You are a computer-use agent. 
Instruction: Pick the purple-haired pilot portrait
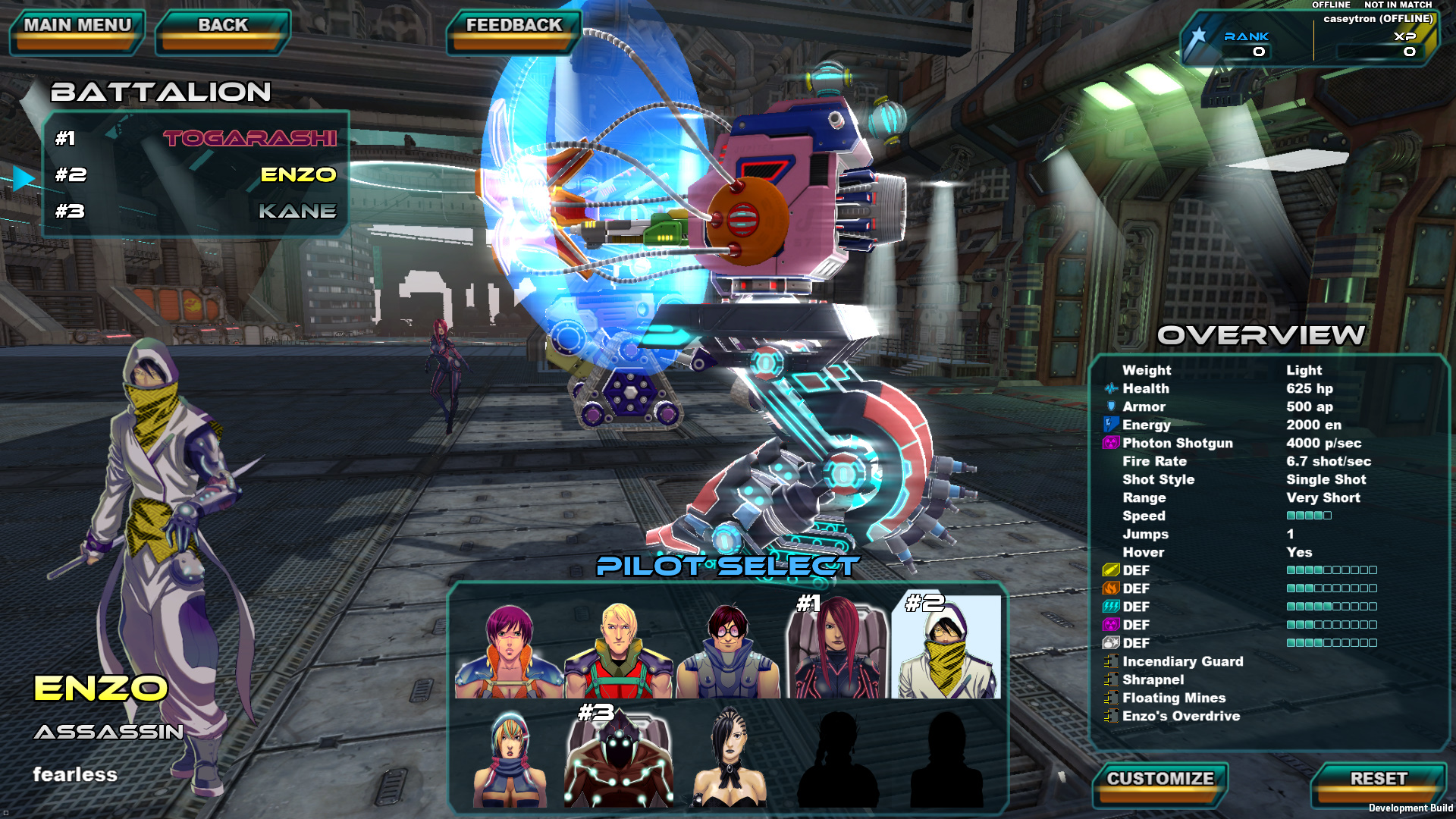point(509,649)
